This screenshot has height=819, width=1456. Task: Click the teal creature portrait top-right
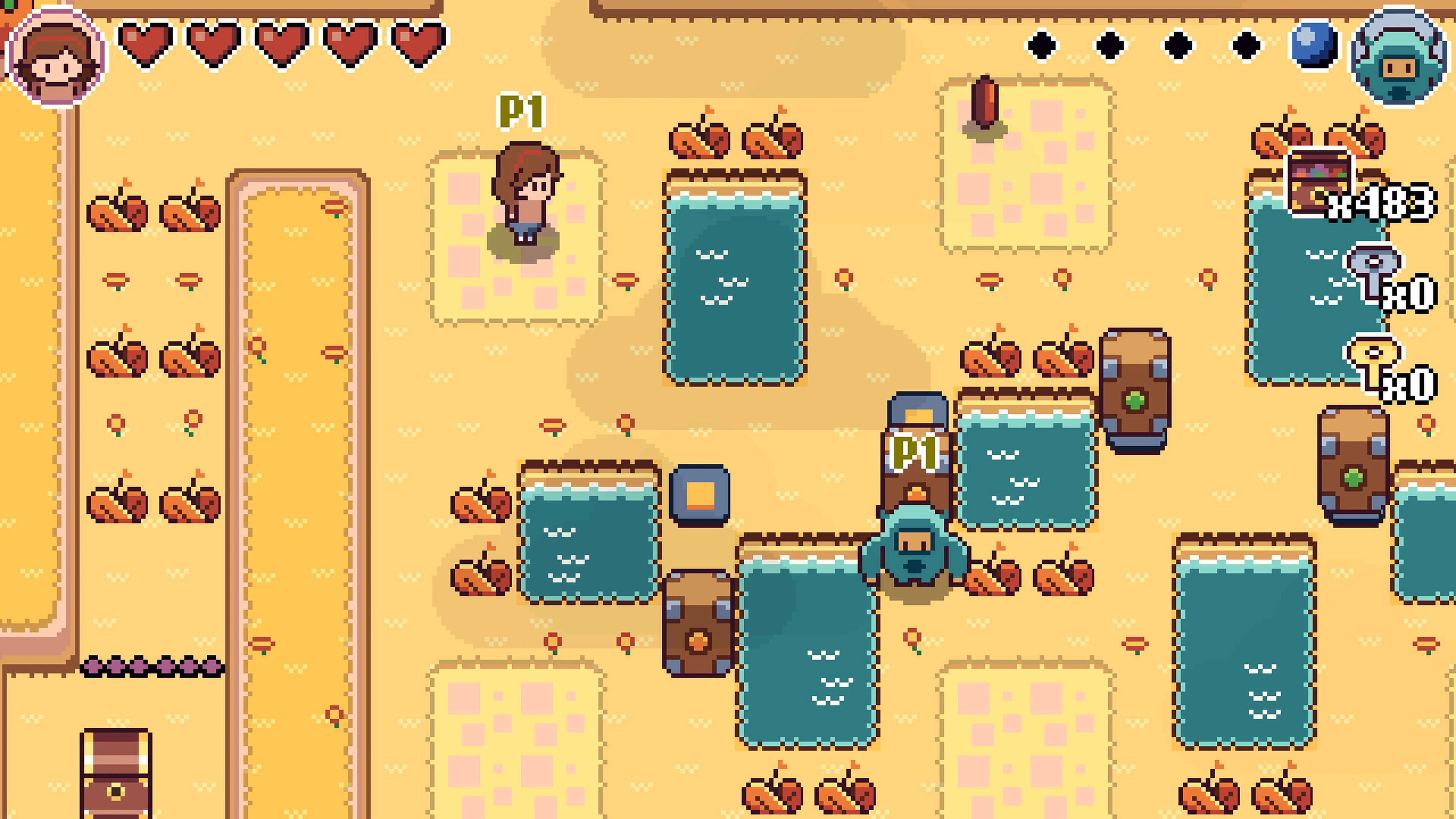point(1399,56)
